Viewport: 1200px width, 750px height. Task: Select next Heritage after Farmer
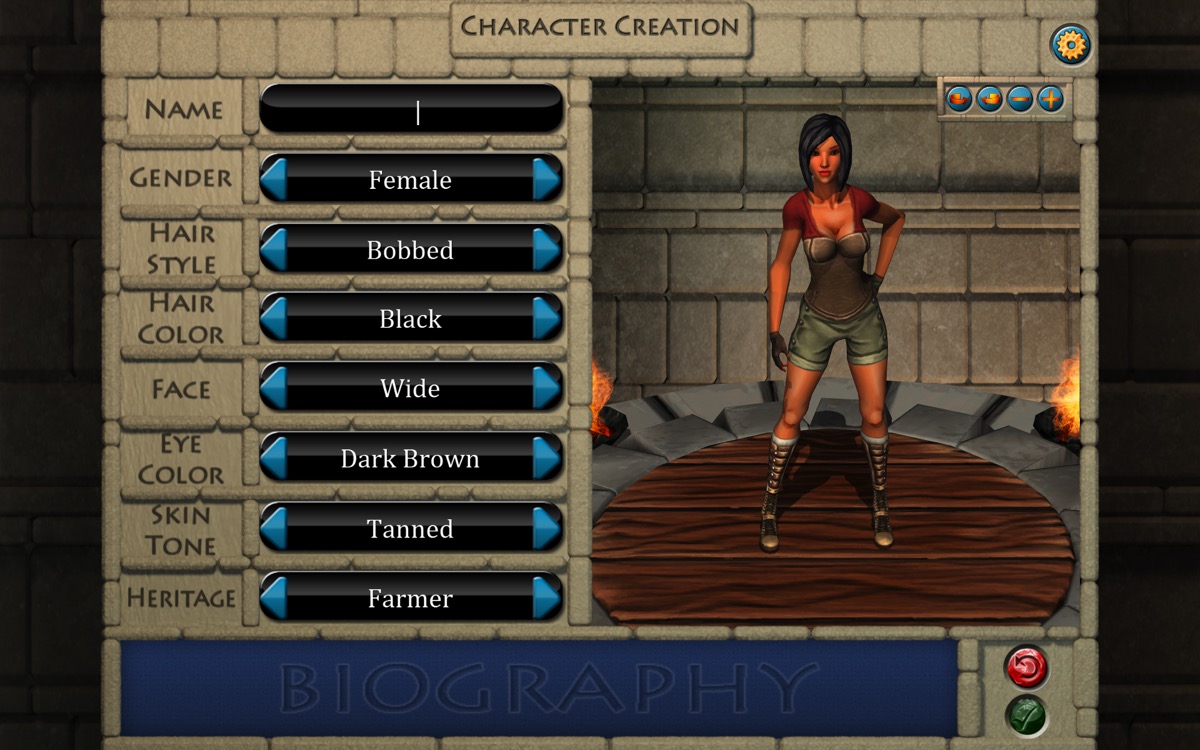pos(546,598)
